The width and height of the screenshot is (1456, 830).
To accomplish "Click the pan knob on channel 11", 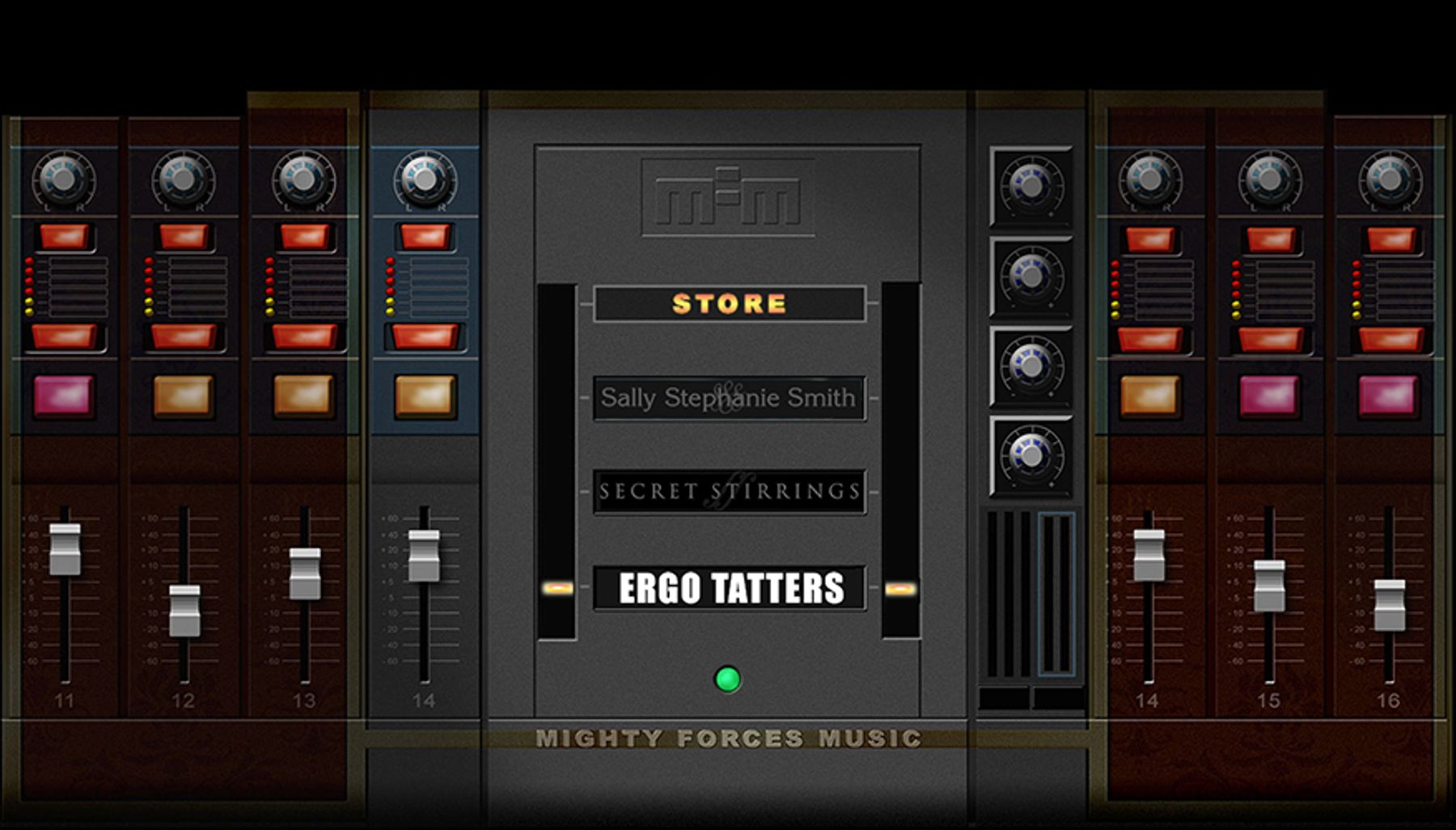I will click(x=63, y=180).
